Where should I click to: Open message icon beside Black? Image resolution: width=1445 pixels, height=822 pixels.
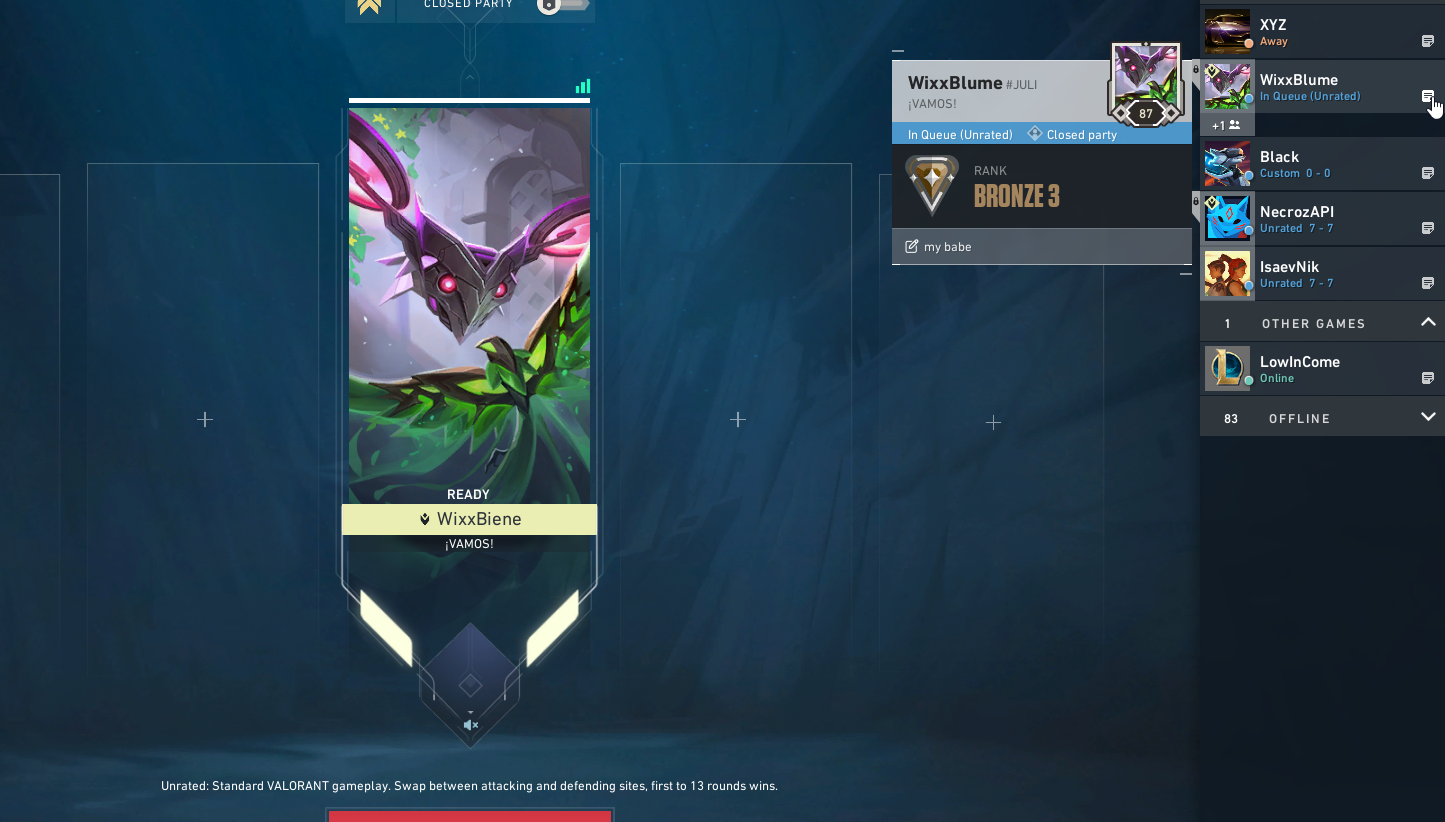click(x=1428, y=174)
